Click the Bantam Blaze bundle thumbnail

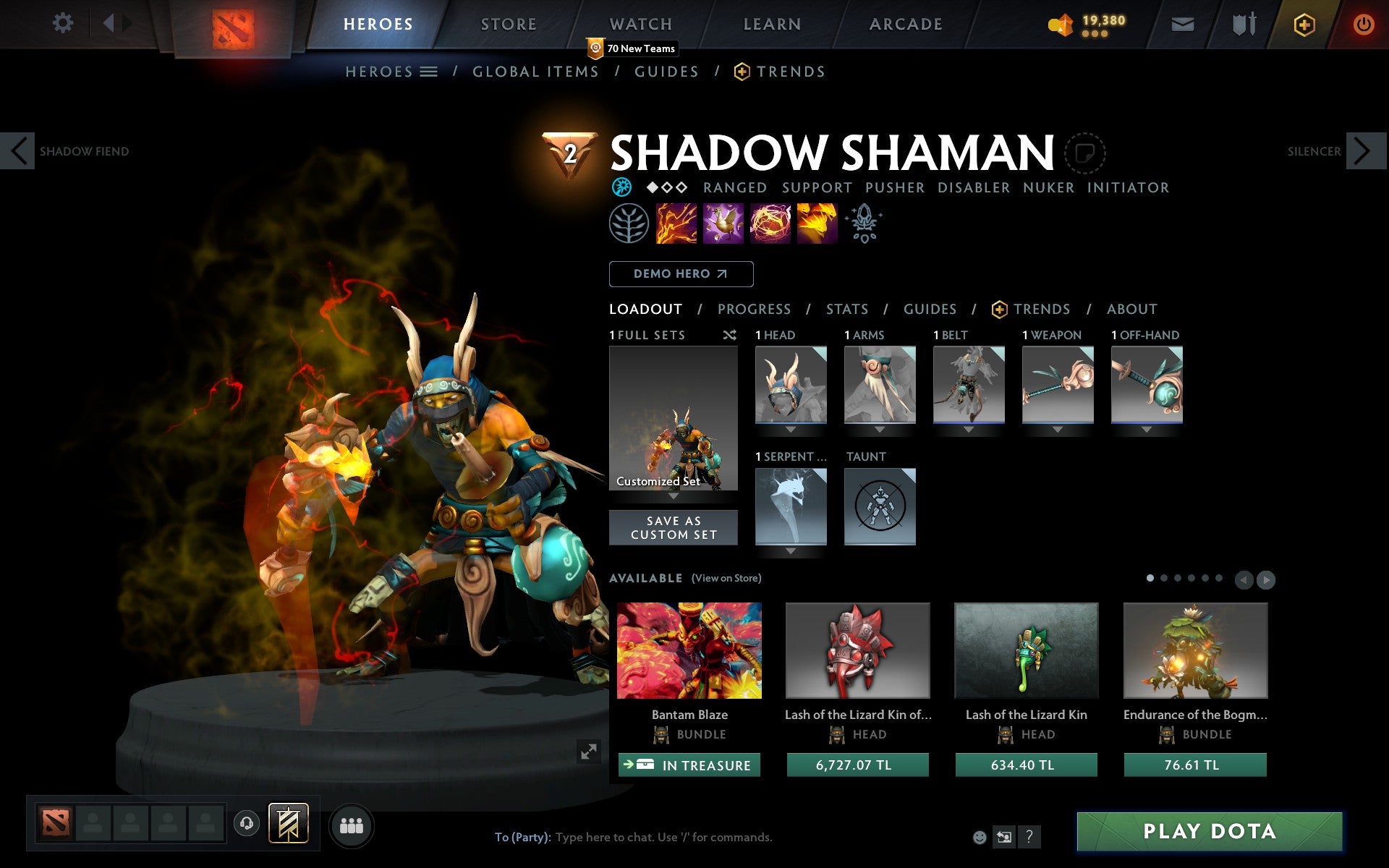click(x=689, y=651)
